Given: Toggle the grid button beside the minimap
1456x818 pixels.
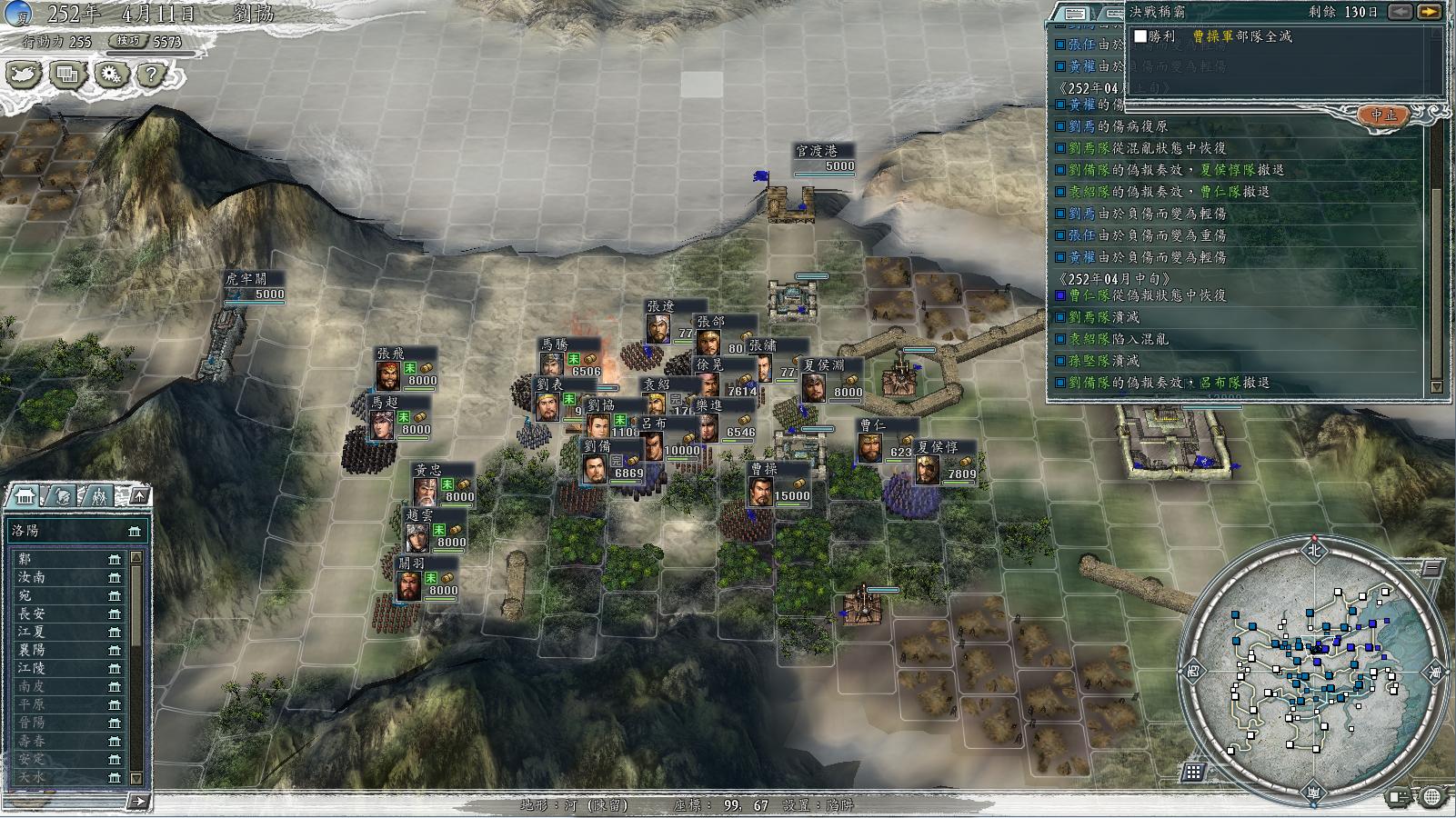Looking at the screenshot, I should (x=1193, y=773).
